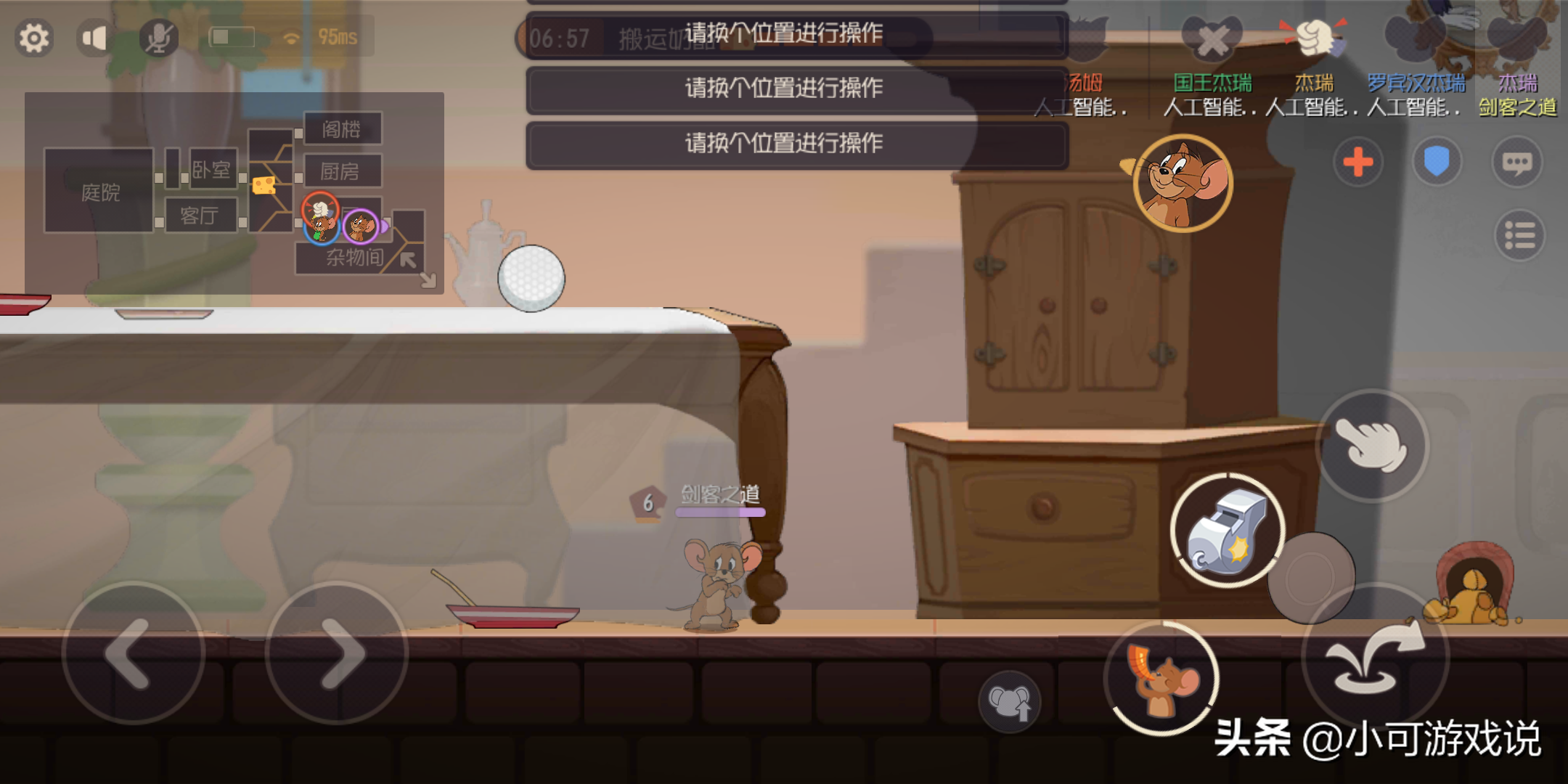
Task: Tap the small grey mouse icon button
Action: (x=1009, y=702)
